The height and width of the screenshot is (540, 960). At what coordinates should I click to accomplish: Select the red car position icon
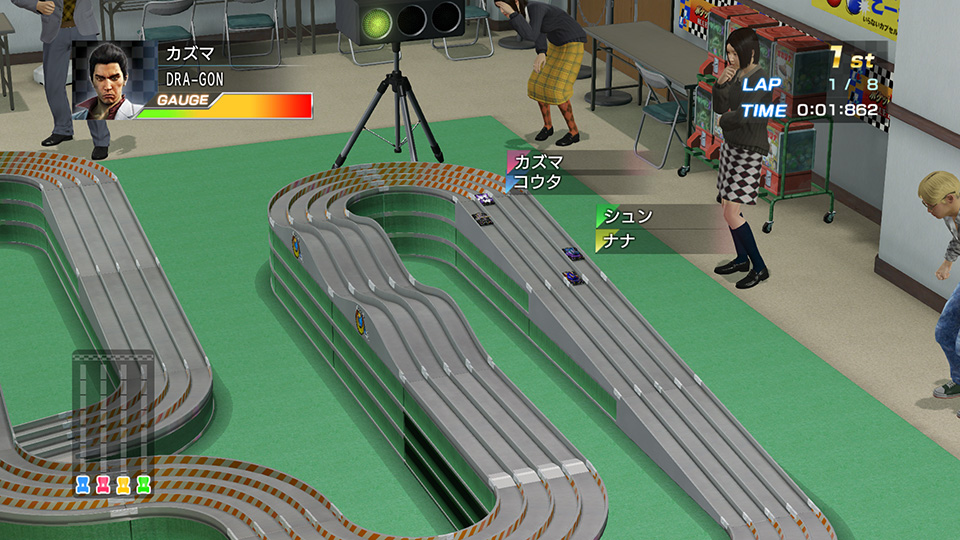coord(104,485)
